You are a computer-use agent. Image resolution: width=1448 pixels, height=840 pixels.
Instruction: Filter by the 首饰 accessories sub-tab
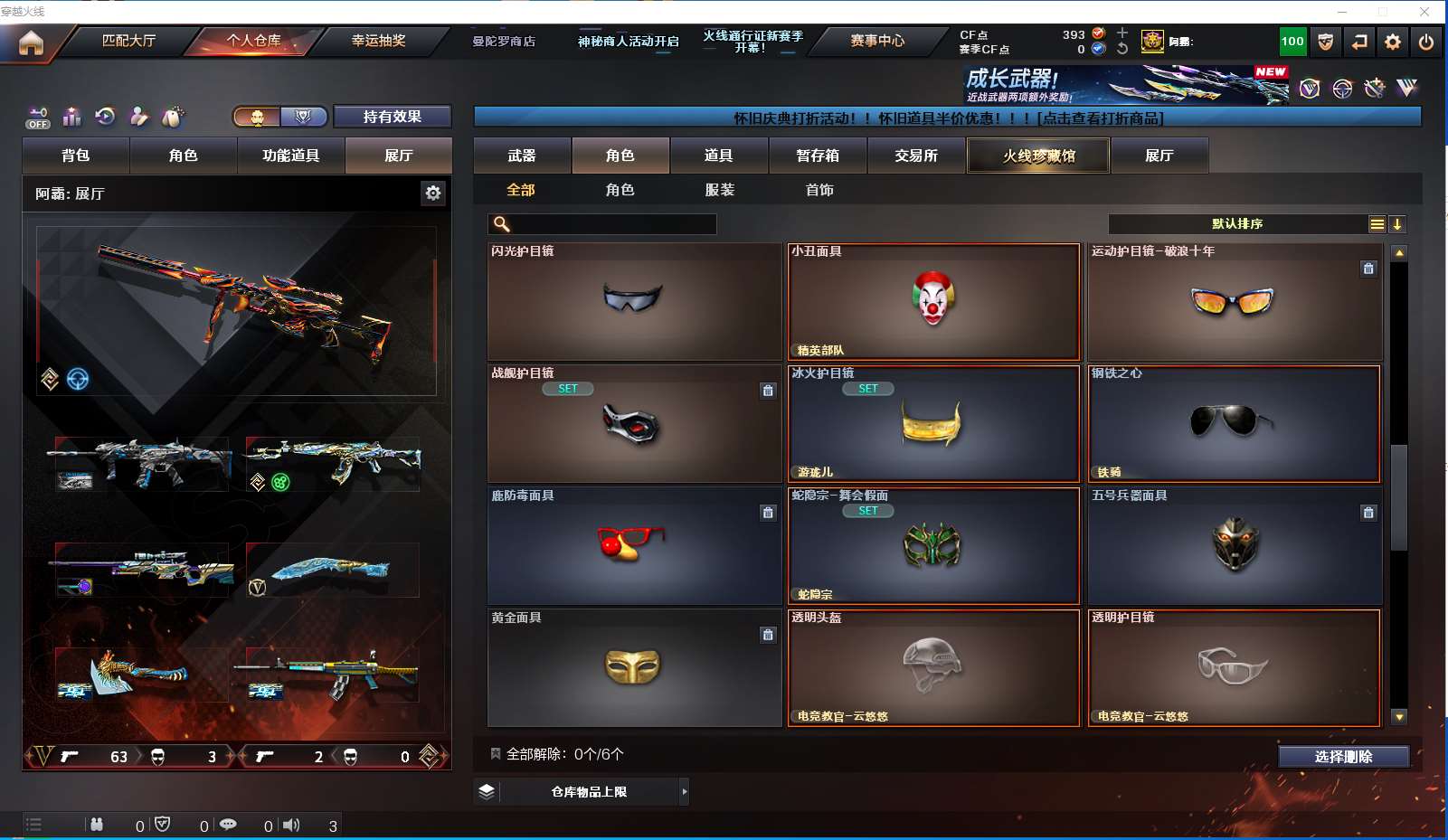tap(819, 190)
